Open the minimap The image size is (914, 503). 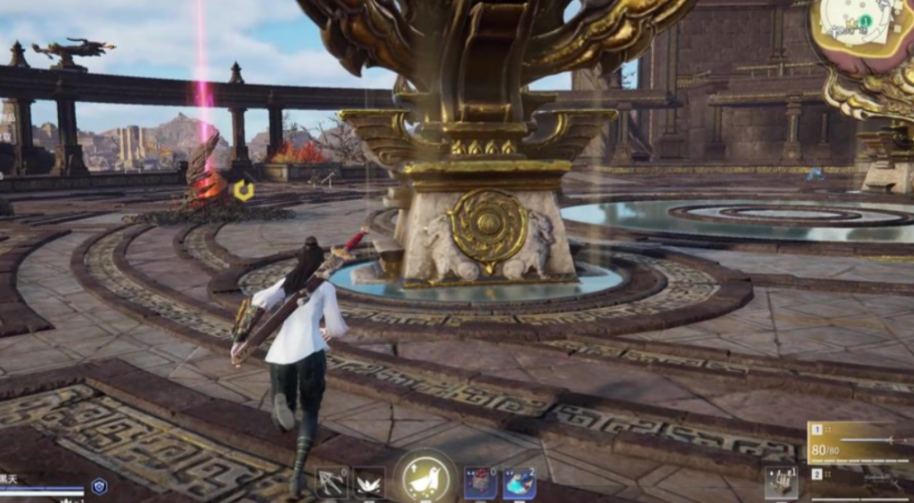click(864, 30)
